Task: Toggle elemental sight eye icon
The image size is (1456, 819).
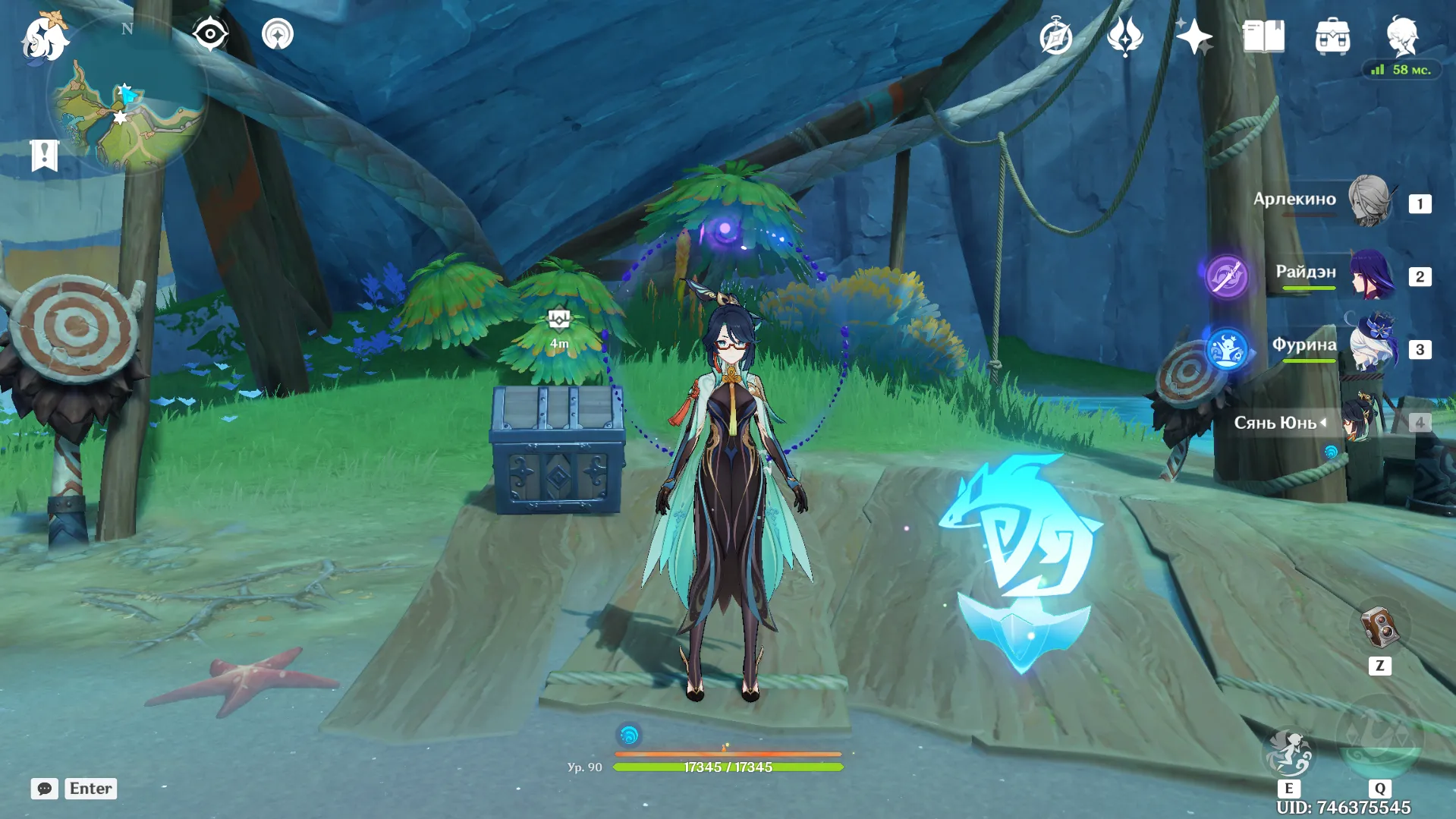Action: coord(209,34)
